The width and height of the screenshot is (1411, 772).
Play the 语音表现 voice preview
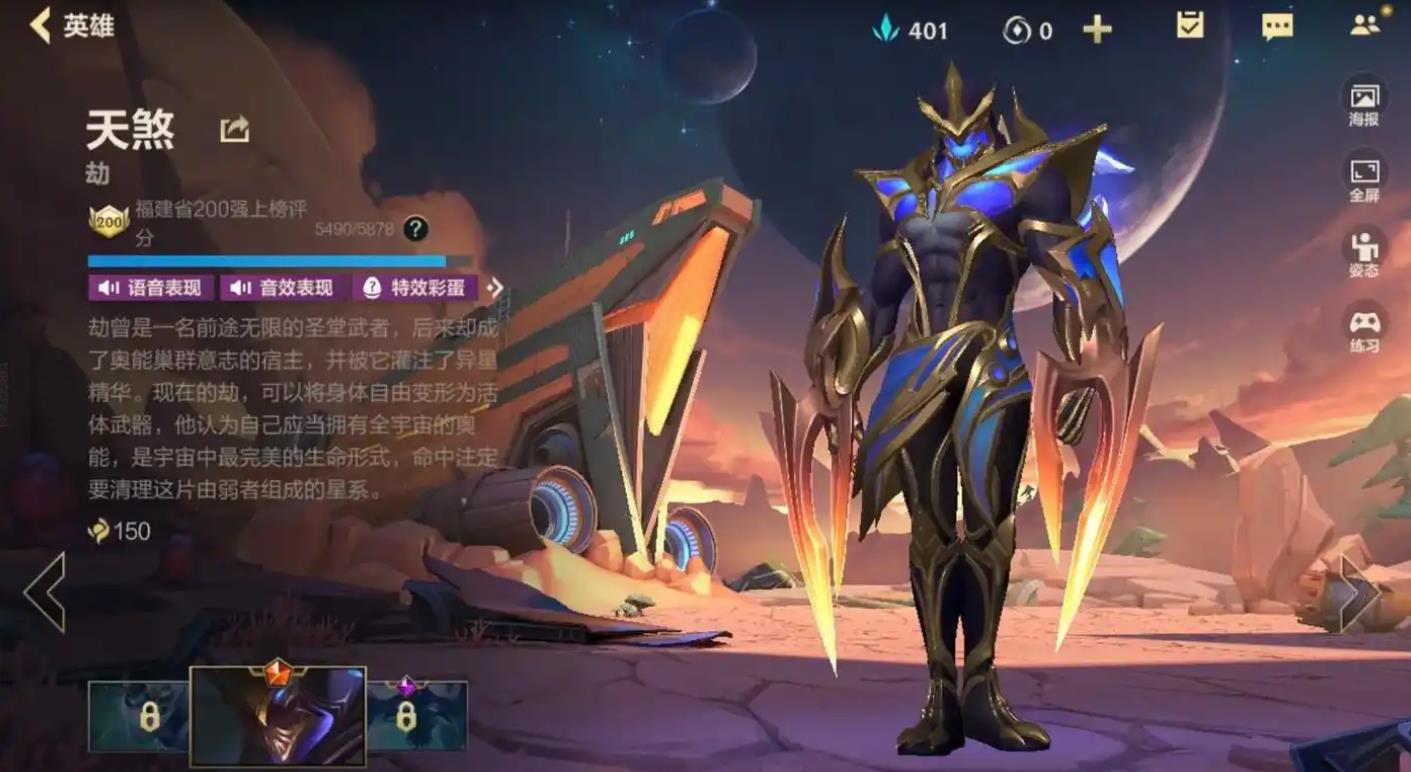(x=151, y=288)
